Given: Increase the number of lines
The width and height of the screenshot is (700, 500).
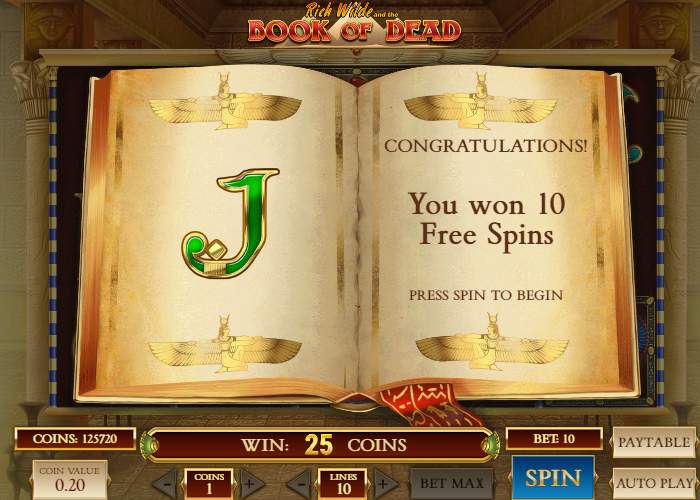Looking at the screenshot, I should (x=380, y=485).
